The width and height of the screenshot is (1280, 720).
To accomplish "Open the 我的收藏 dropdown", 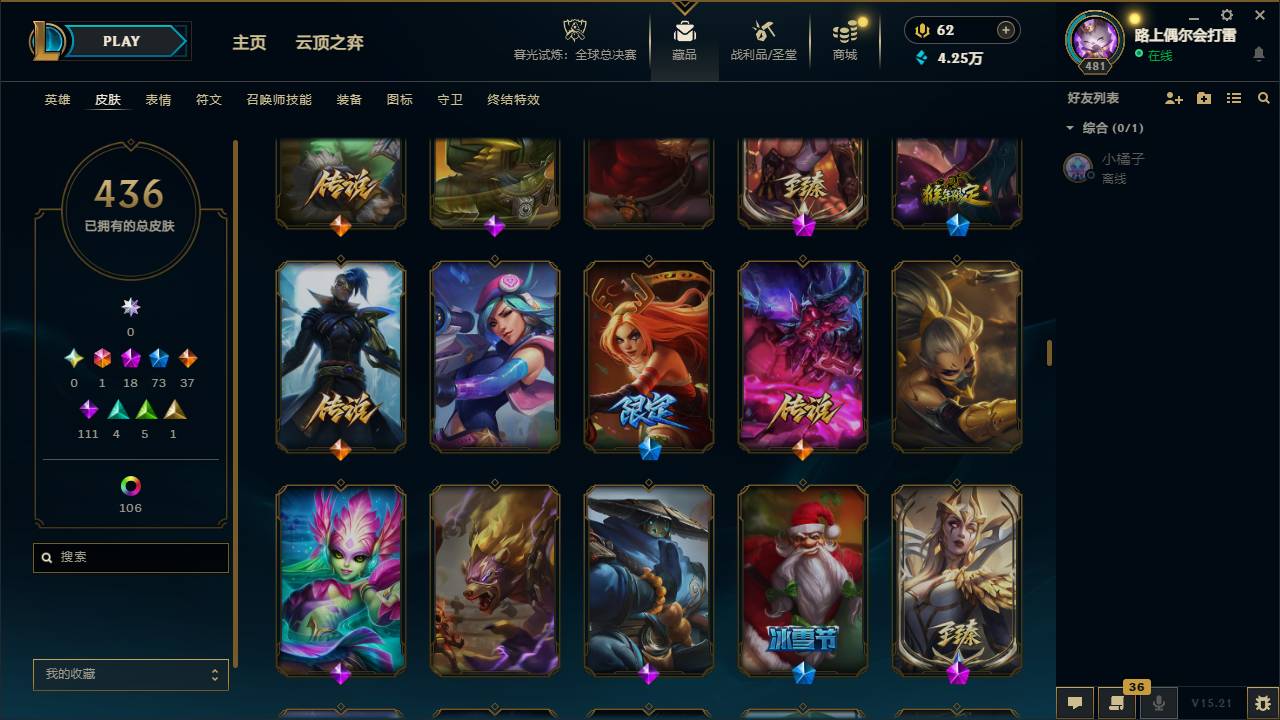I will [130, 674].
